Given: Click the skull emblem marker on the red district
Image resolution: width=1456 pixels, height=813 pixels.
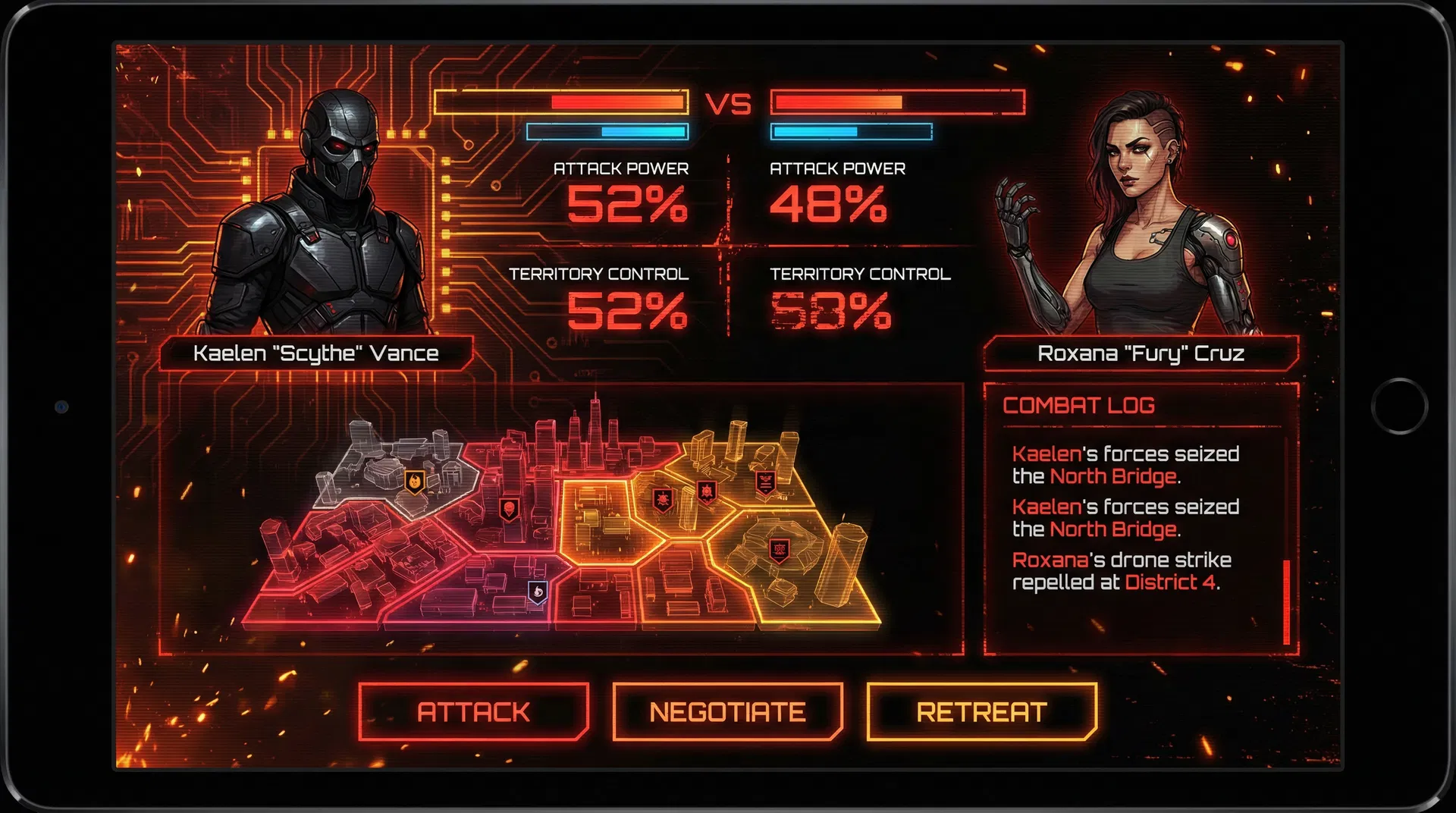Looking at the screenshot, I should tap(510, 508).
